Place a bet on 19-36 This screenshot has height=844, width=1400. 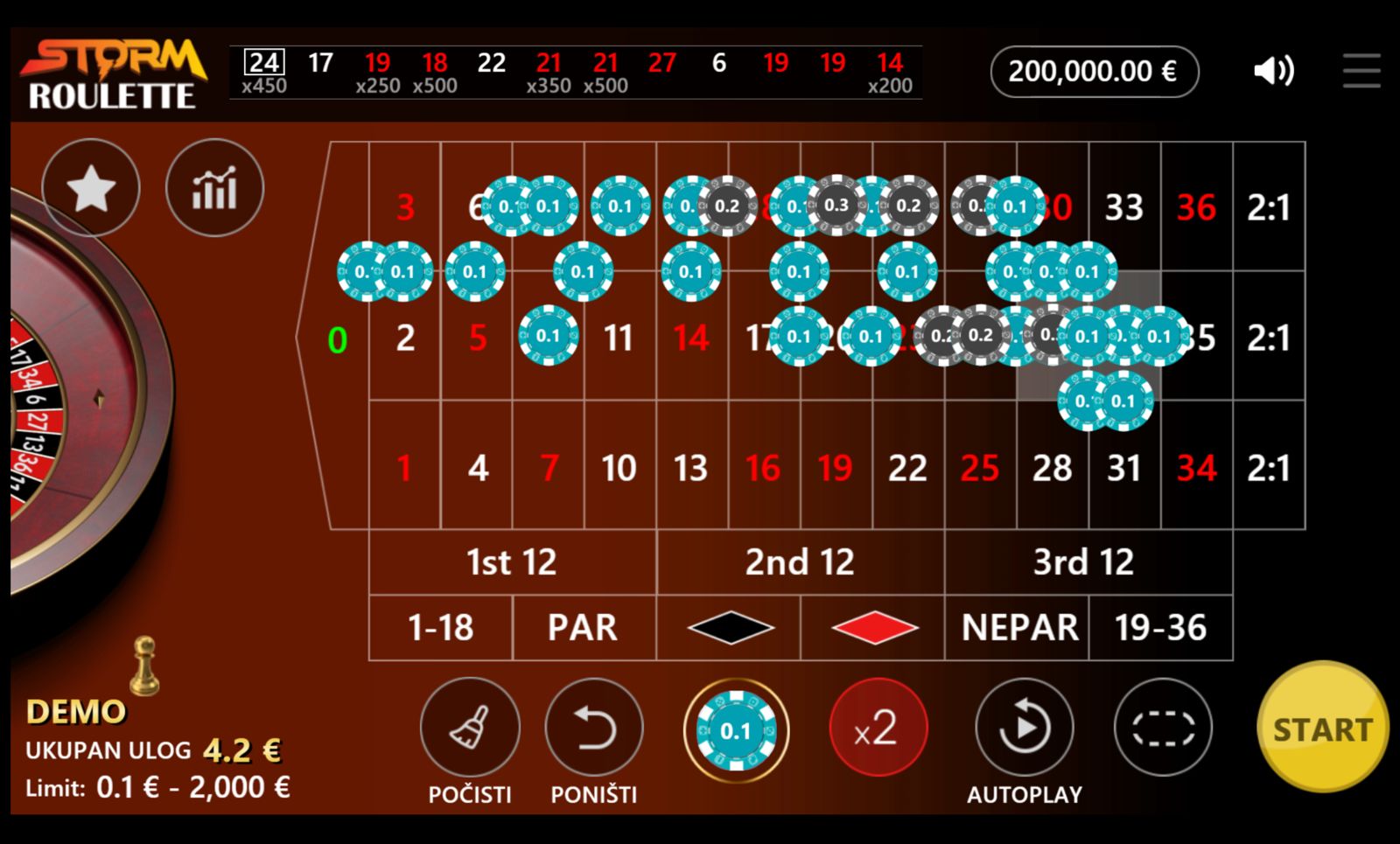tap(1160, 628)
